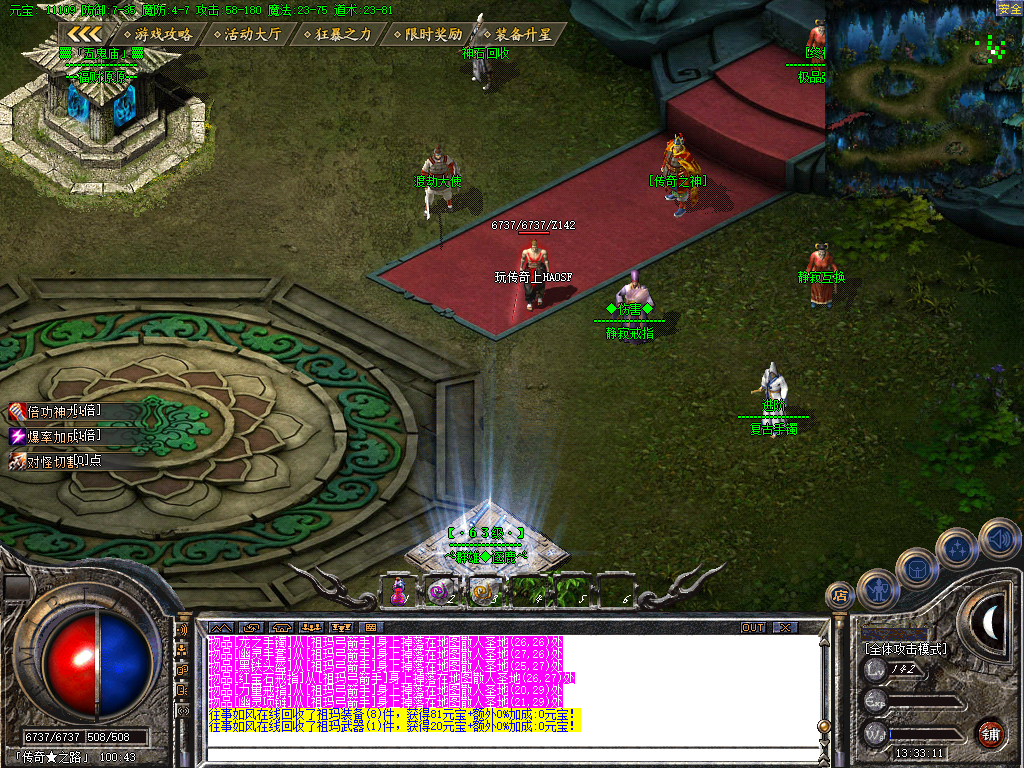Toggle sound with the speaker button
This screenshot has width=1024, height=768.
click(x=998, y=538)
